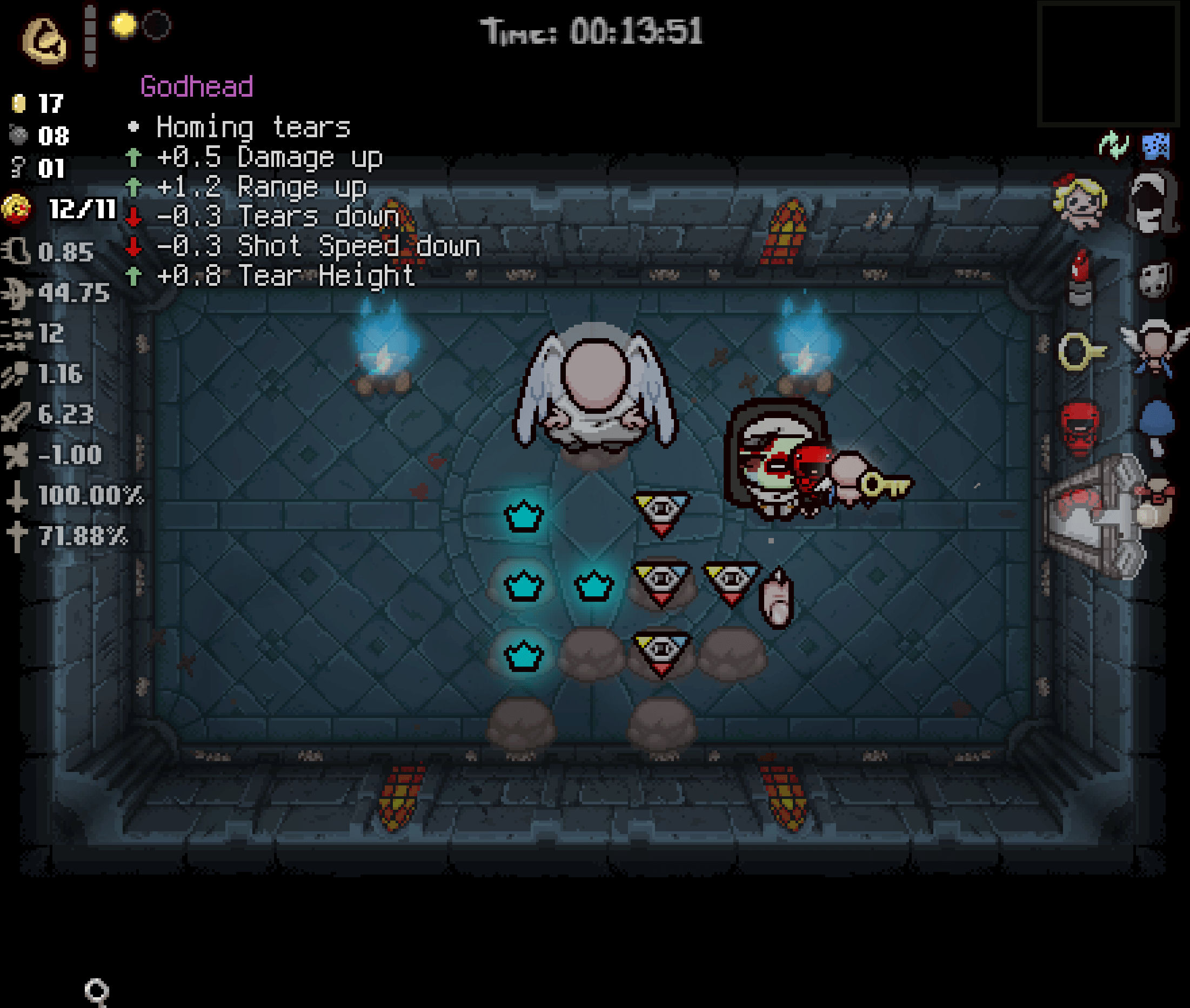Click the Godhead item name label

click(197, 86)
